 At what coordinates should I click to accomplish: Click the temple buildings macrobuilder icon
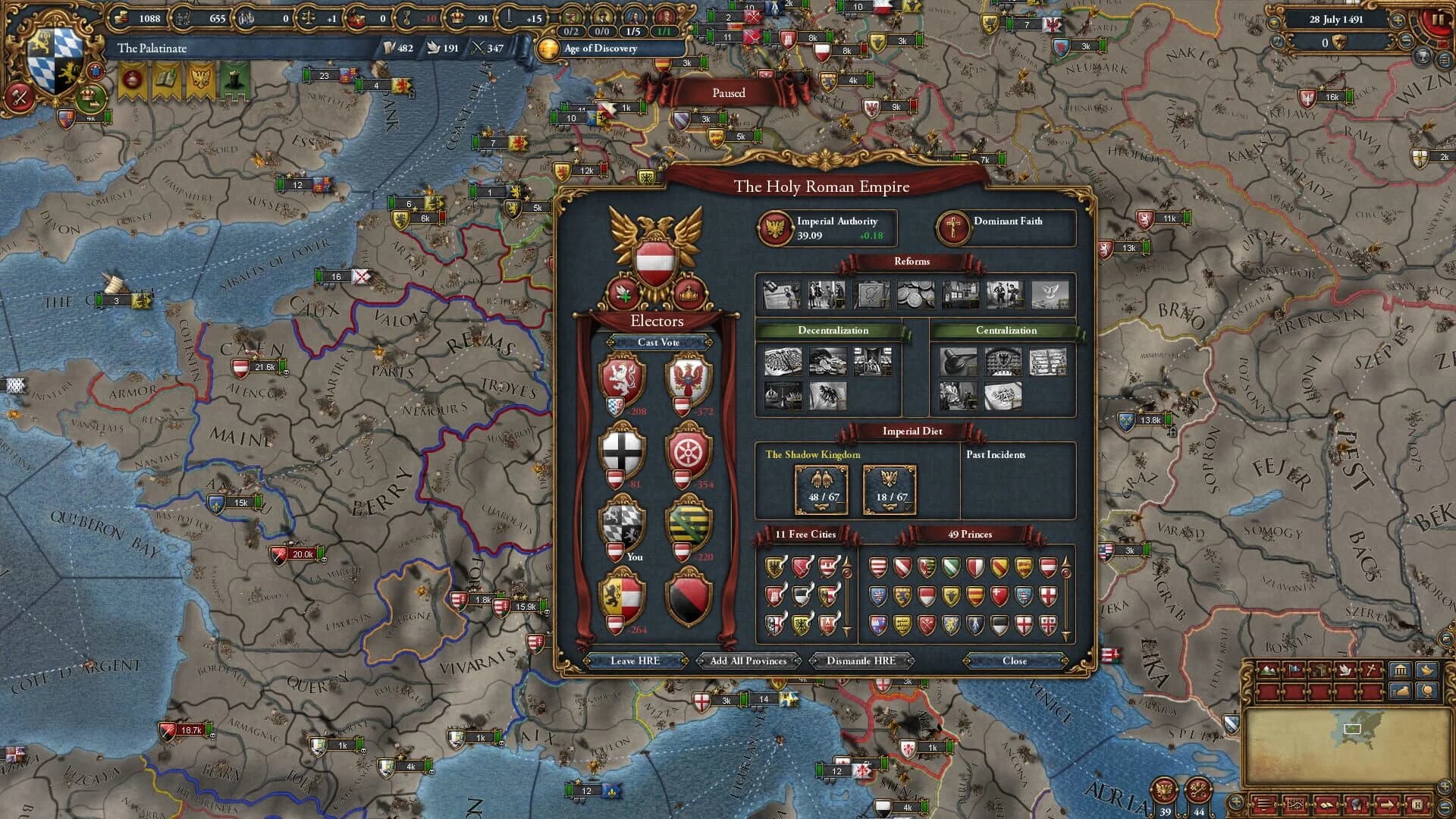1401,670
